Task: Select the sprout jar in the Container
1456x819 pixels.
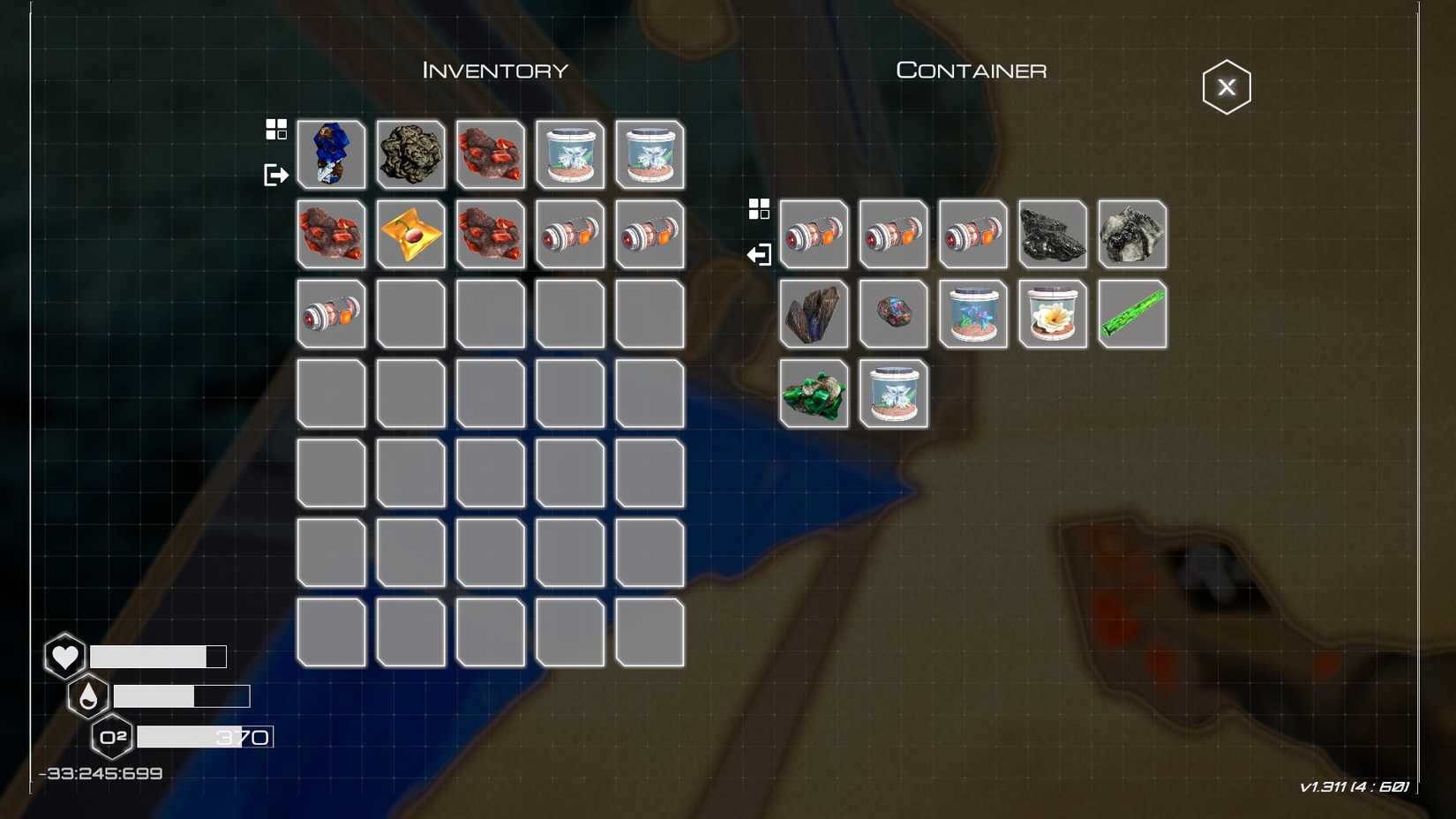Action: click(x=894, y=393)
